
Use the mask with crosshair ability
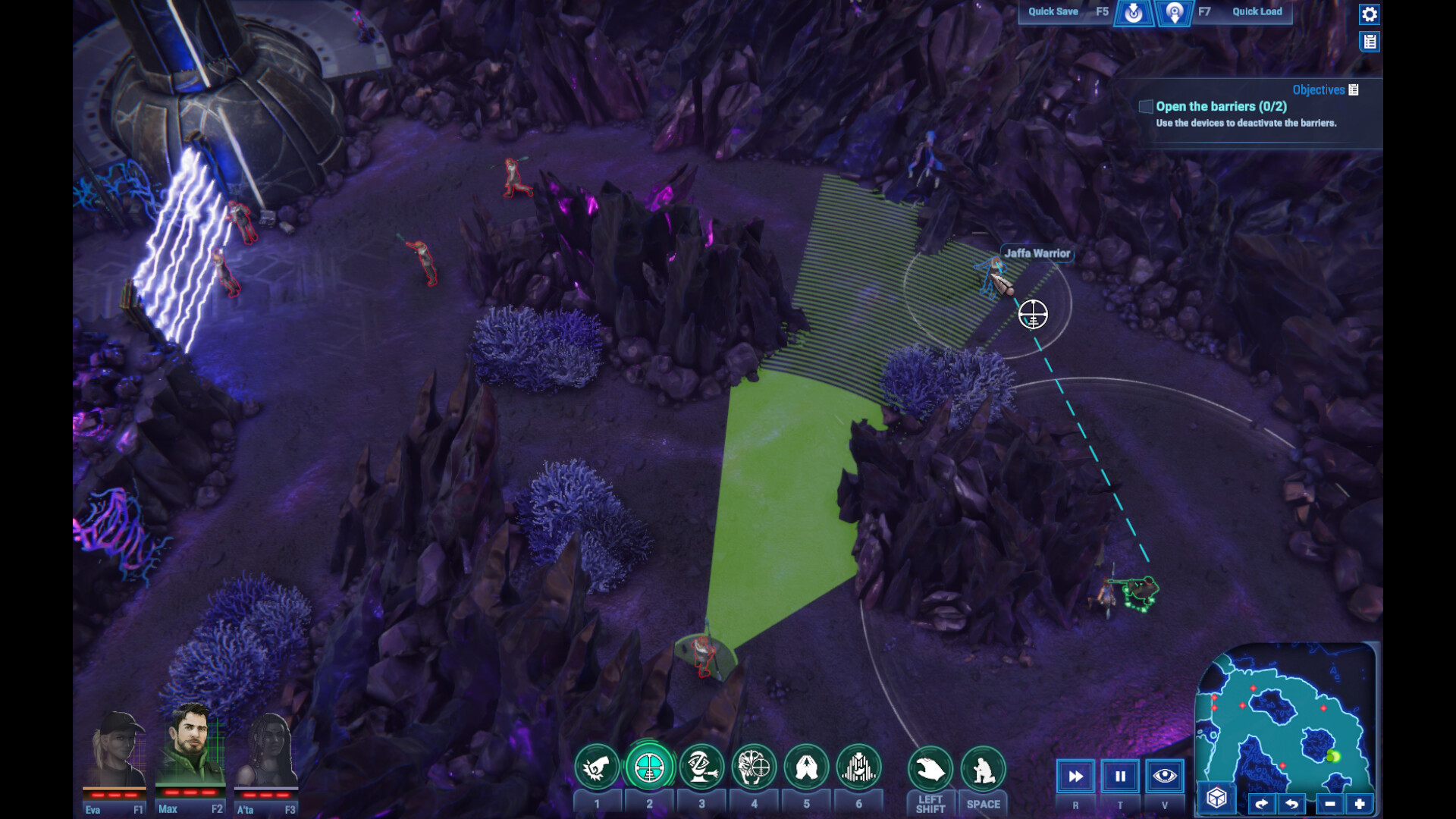click(x=754, y=768)
